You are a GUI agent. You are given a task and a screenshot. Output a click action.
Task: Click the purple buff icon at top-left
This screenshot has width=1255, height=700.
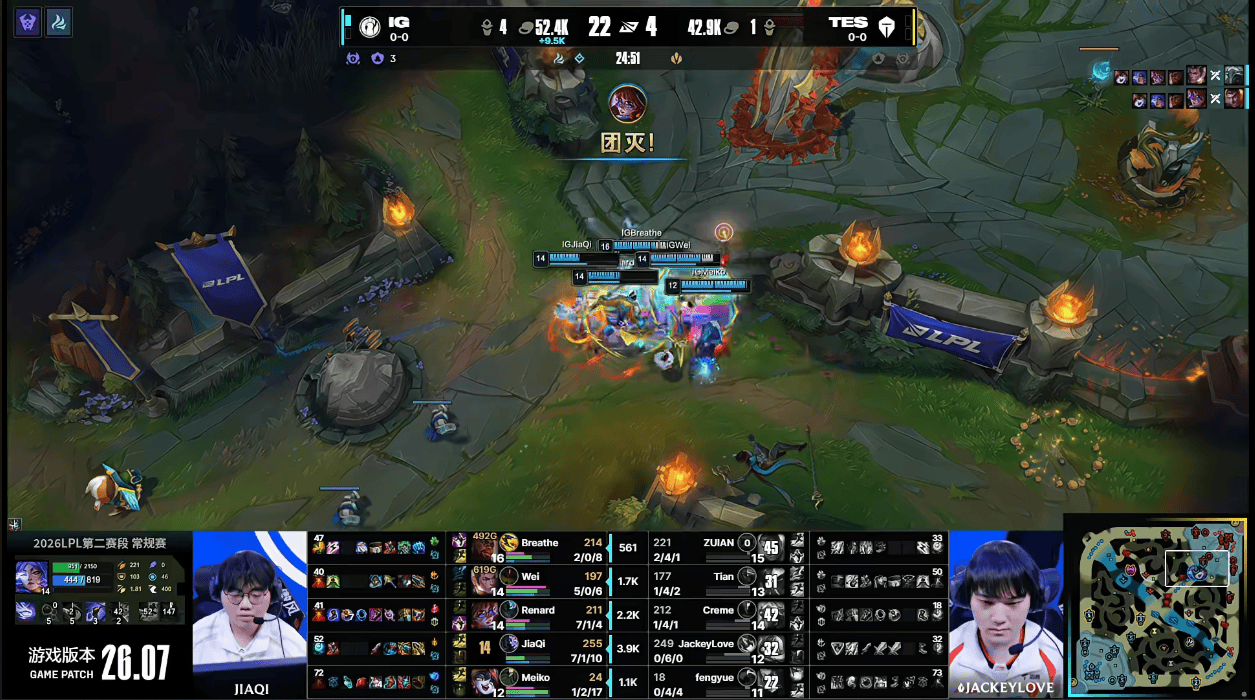pos(28,22)
